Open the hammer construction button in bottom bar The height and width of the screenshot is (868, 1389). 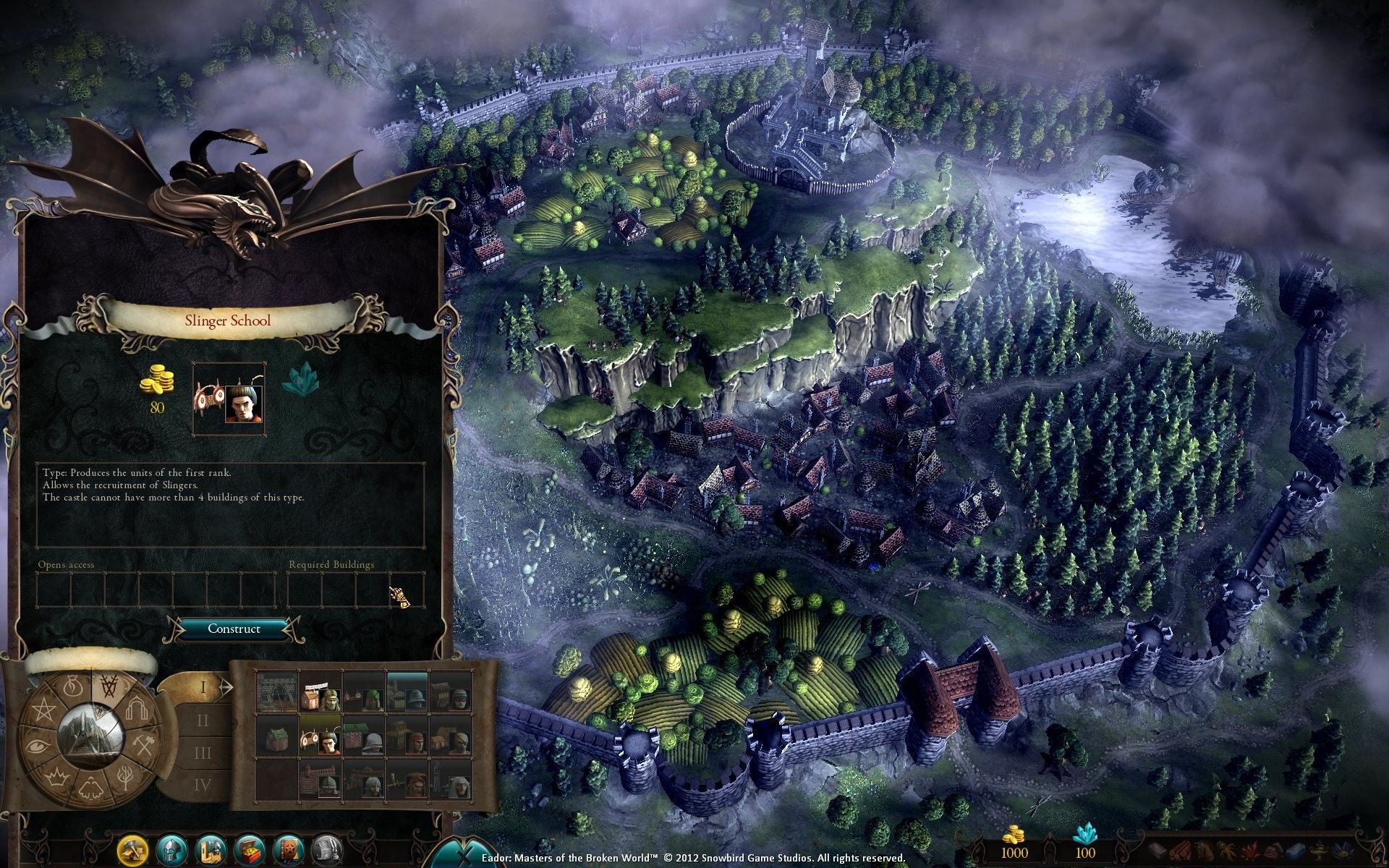pos(133,848)
